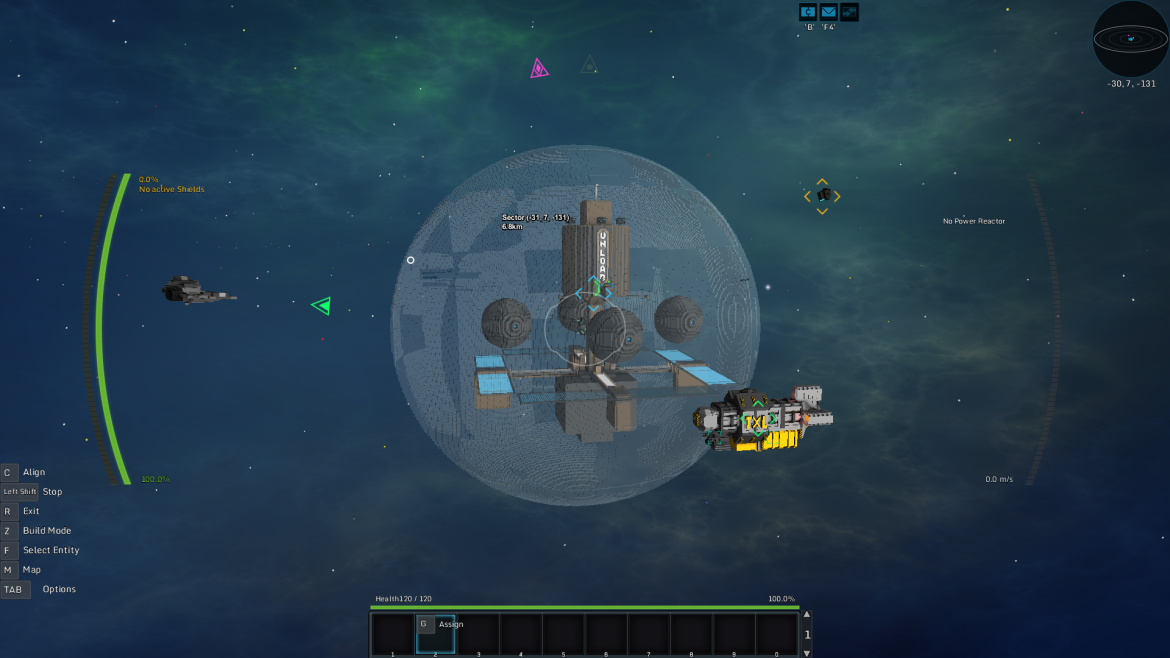Select the dark arrows icon beside the mail
The image size is (1170, 658).
(x=849, y=12)
